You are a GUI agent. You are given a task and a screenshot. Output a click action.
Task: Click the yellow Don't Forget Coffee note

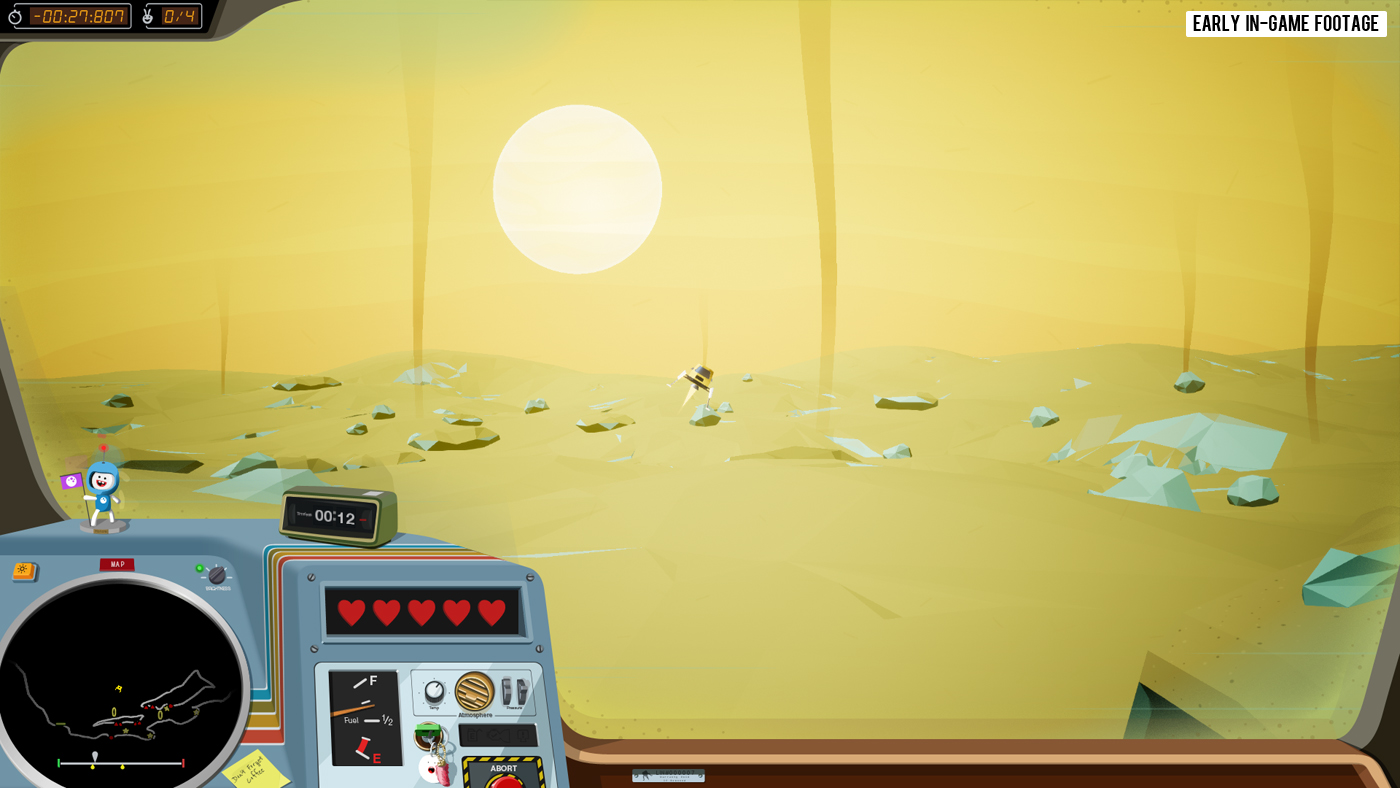tap(254, 770)
